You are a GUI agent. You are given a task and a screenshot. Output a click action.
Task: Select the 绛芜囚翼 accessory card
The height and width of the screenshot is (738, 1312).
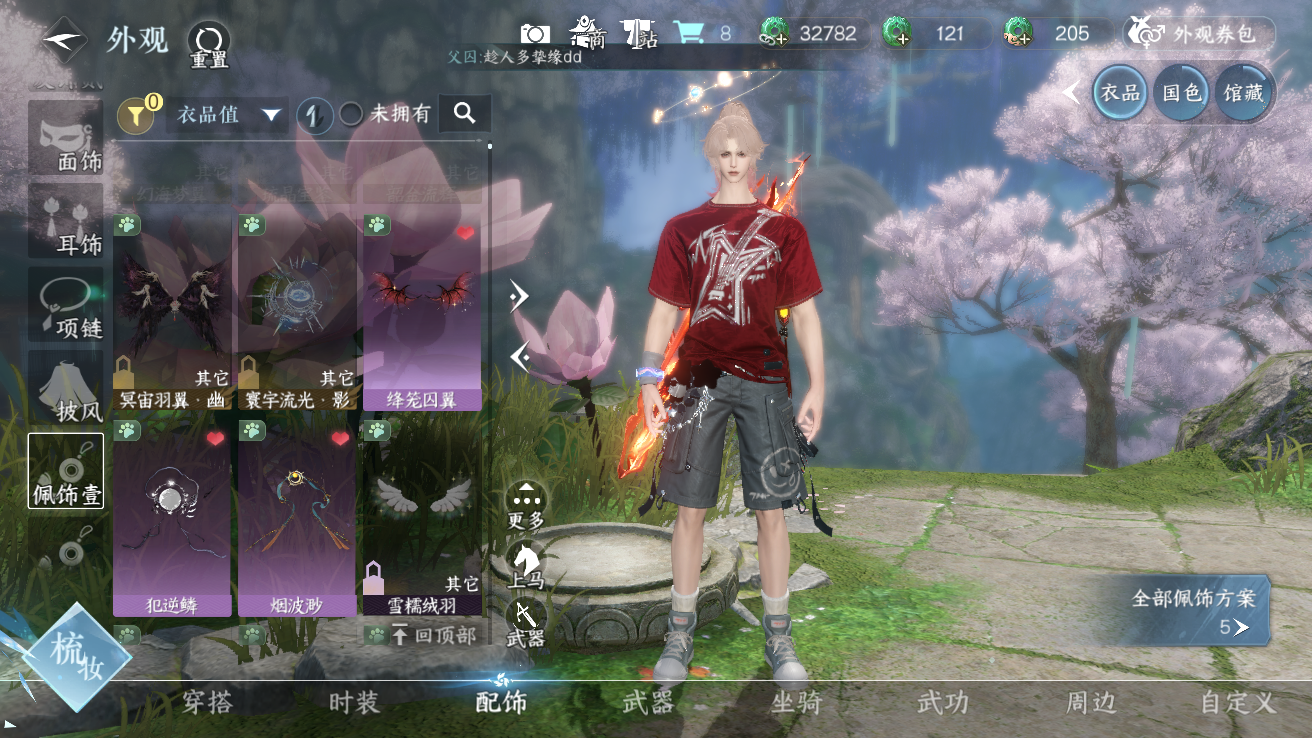421,312
